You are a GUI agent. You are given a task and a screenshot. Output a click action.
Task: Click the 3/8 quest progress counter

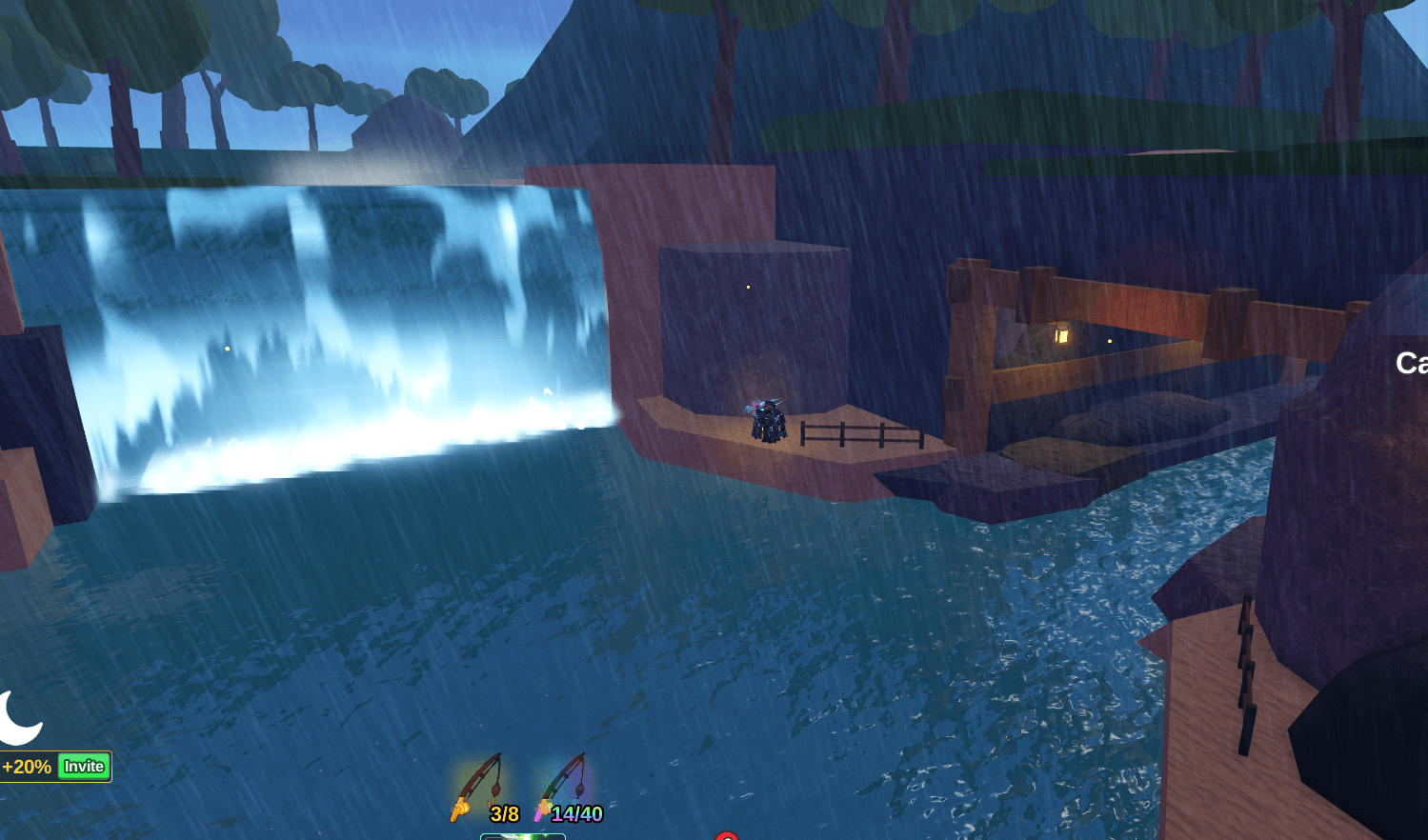[x=505, y=810]
